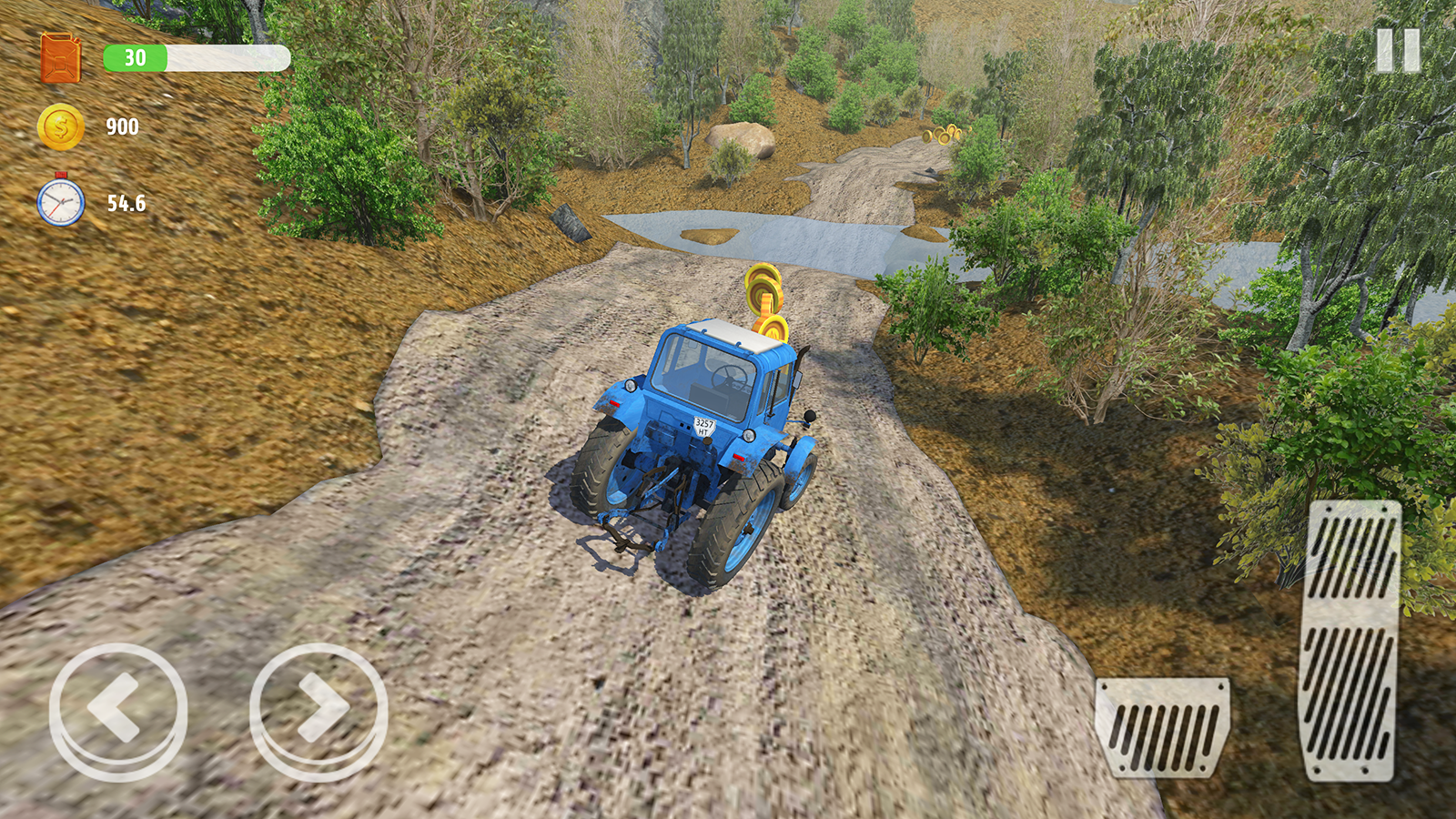Click the small red marker above the clock

[x=61, y=176]
